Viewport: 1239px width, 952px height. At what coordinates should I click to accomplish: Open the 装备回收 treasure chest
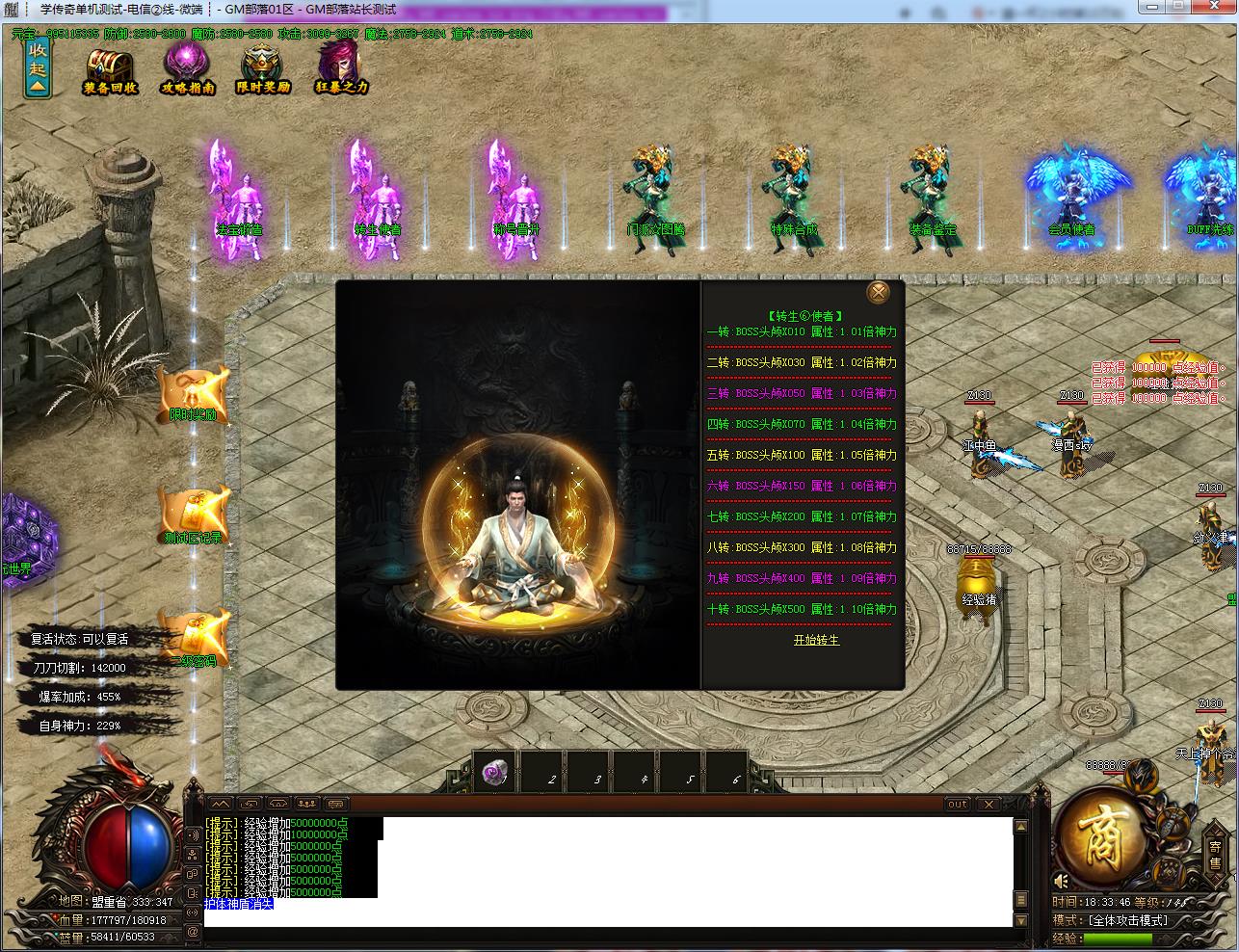click(x=110, y=68)
